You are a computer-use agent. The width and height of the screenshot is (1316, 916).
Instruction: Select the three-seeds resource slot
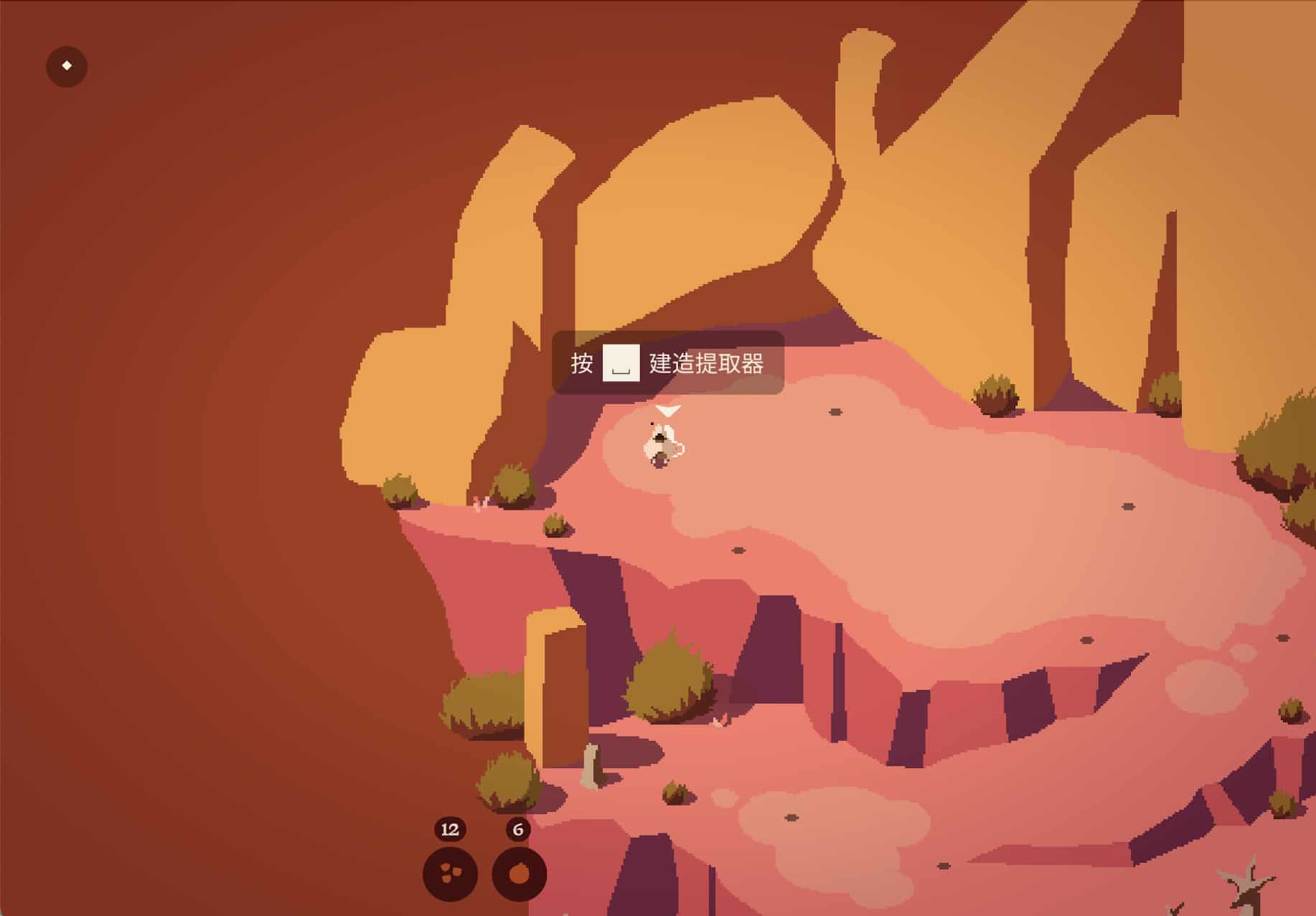point(450,874)
